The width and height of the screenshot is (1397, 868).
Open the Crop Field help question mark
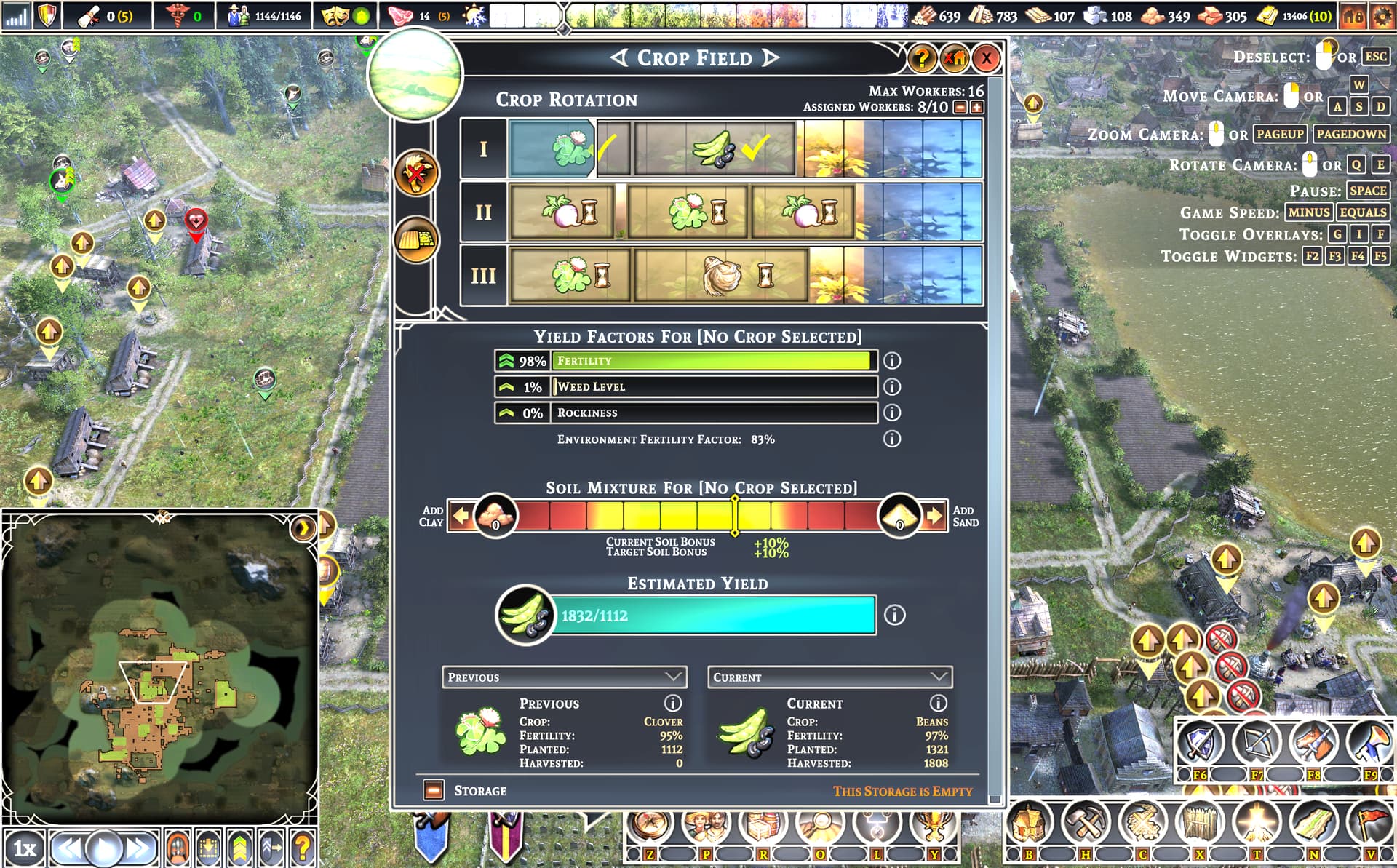pyautogui.click(x=922, y=58)
